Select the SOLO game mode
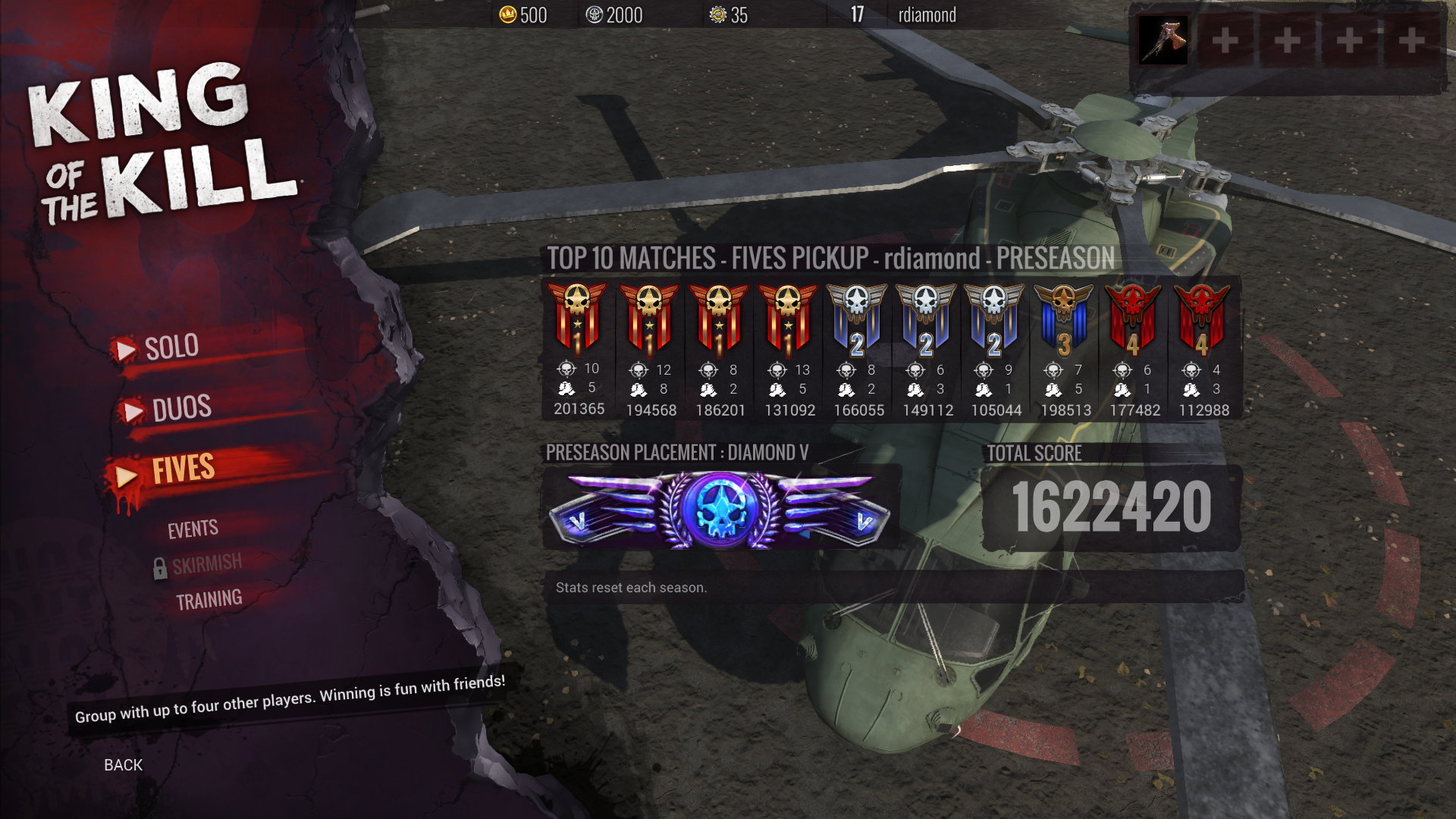The width and height of the screenshot is (1456, 819). click(171, 347)
